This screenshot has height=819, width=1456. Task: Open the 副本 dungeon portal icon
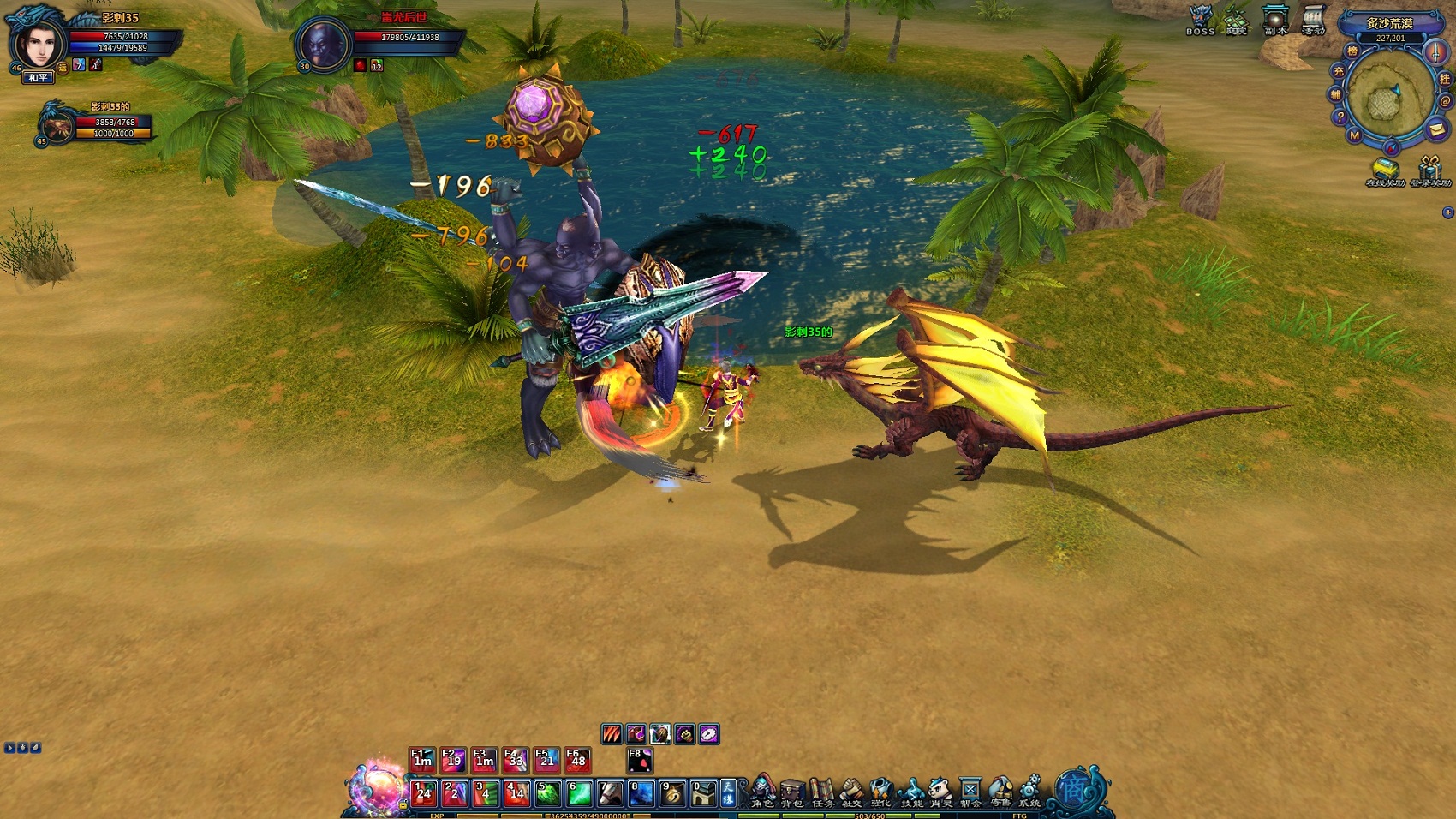pyautogui.click(x=1275, y=19)
